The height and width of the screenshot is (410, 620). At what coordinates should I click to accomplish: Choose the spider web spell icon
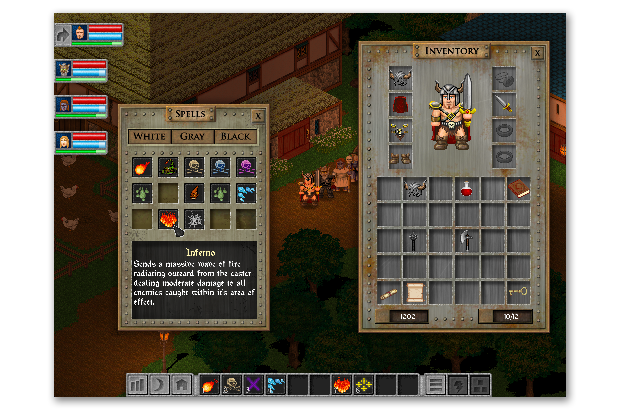point(194,217)
